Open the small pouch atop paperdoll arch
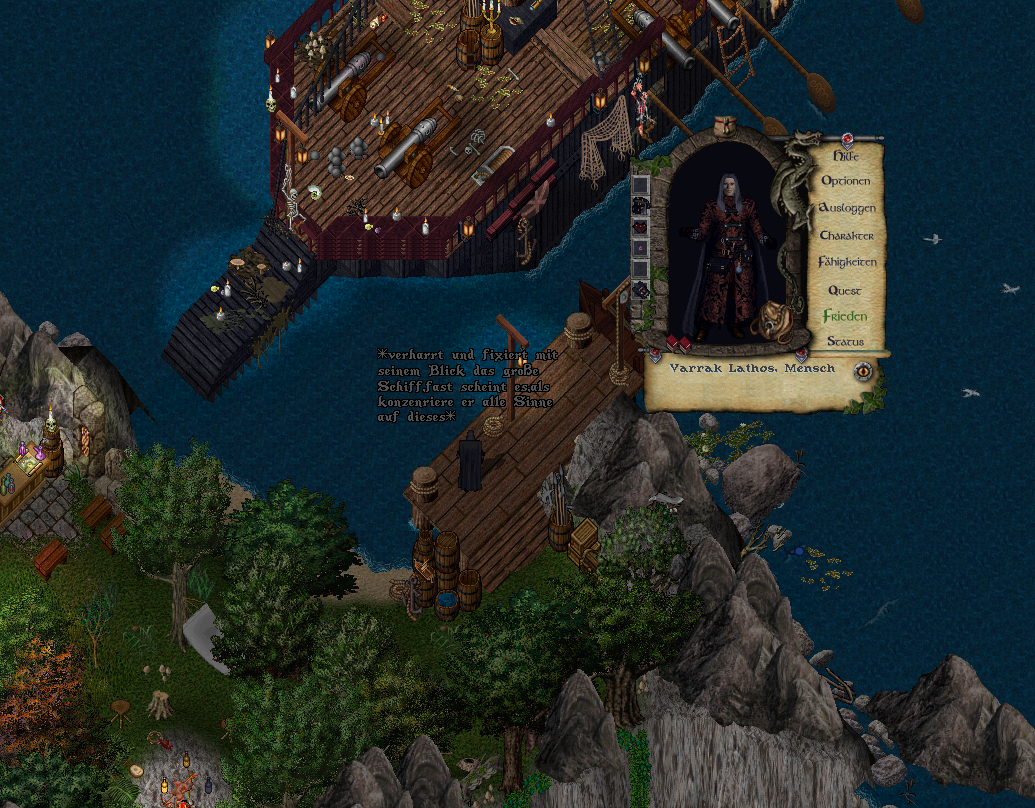This screenshot has width=1035, height=808. point(726,124)
